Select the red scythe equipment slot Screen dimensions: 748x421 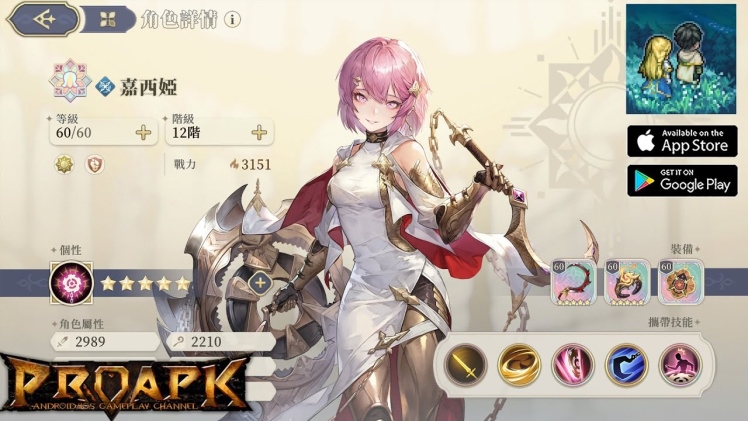tap(574, 283)
